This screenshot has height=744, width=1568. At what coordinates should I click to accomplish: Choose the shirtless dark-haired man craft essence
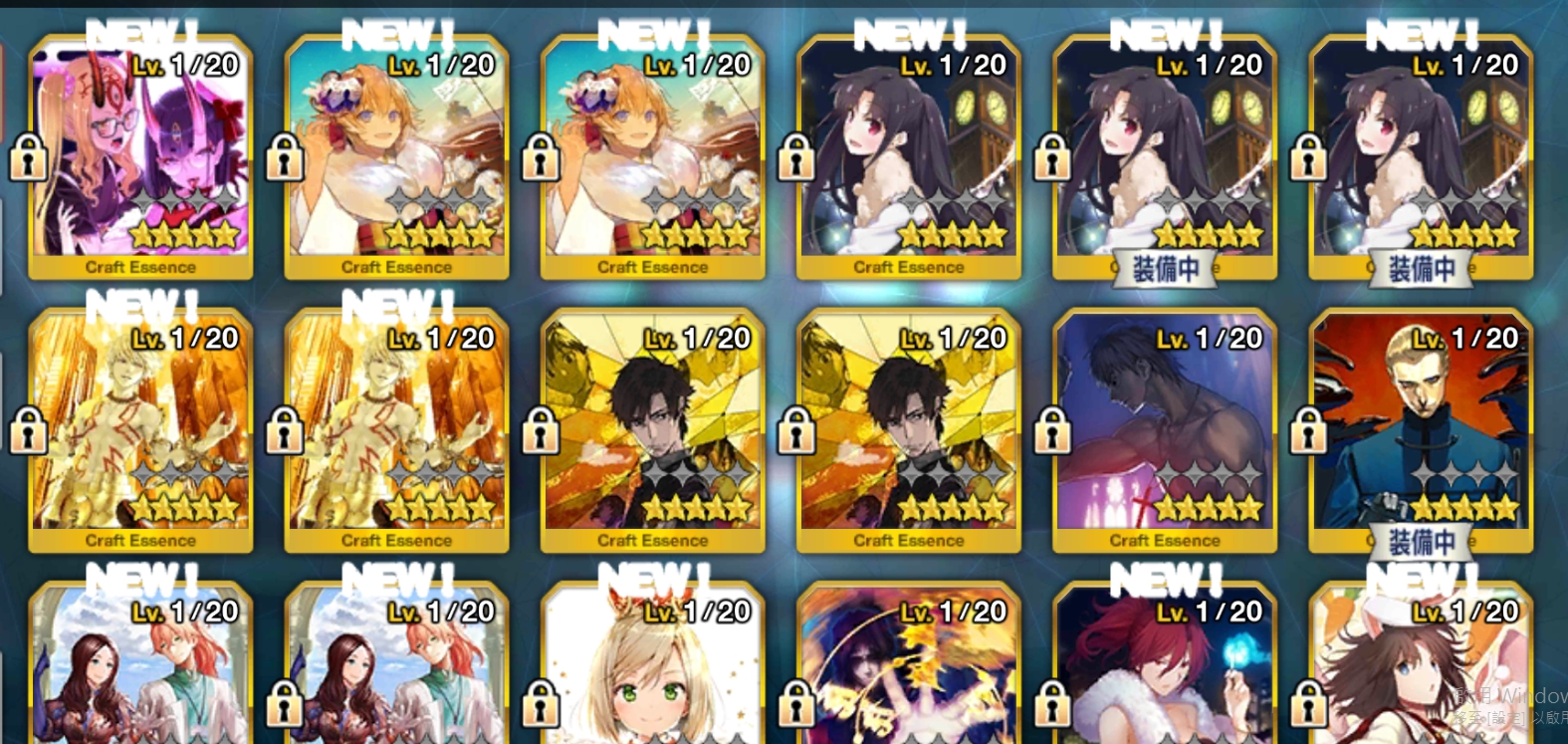[1164, 428]
